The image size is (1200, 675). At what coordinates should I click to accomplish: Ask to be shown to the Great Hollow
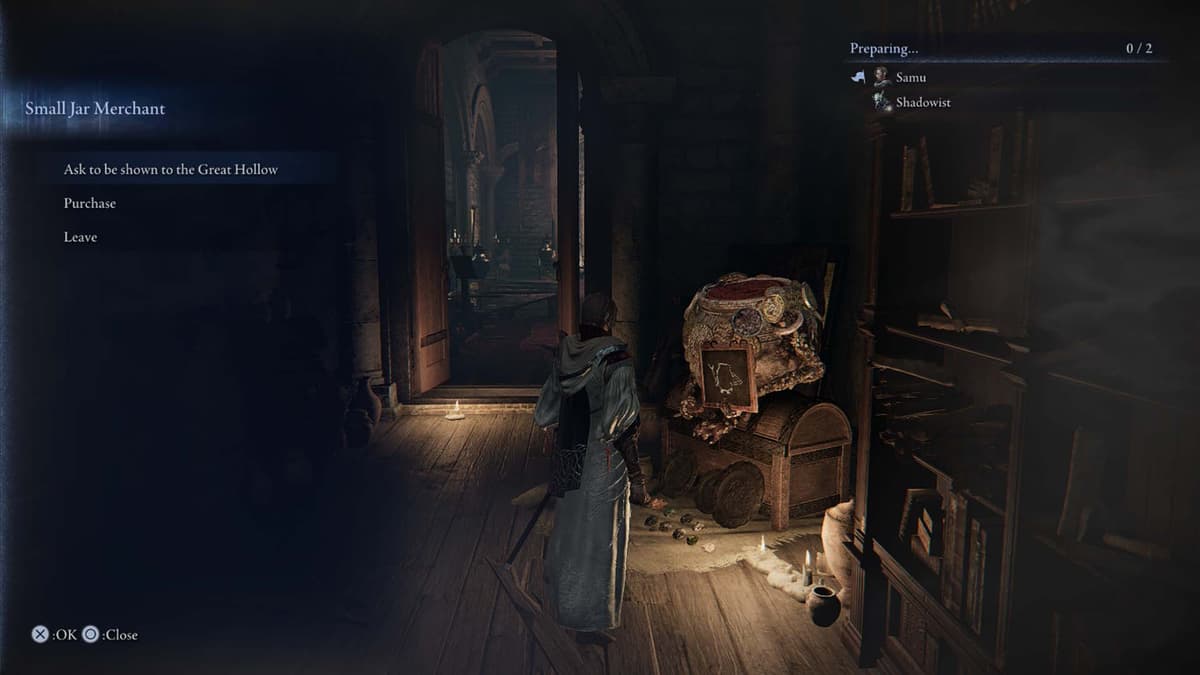point(171,170)
